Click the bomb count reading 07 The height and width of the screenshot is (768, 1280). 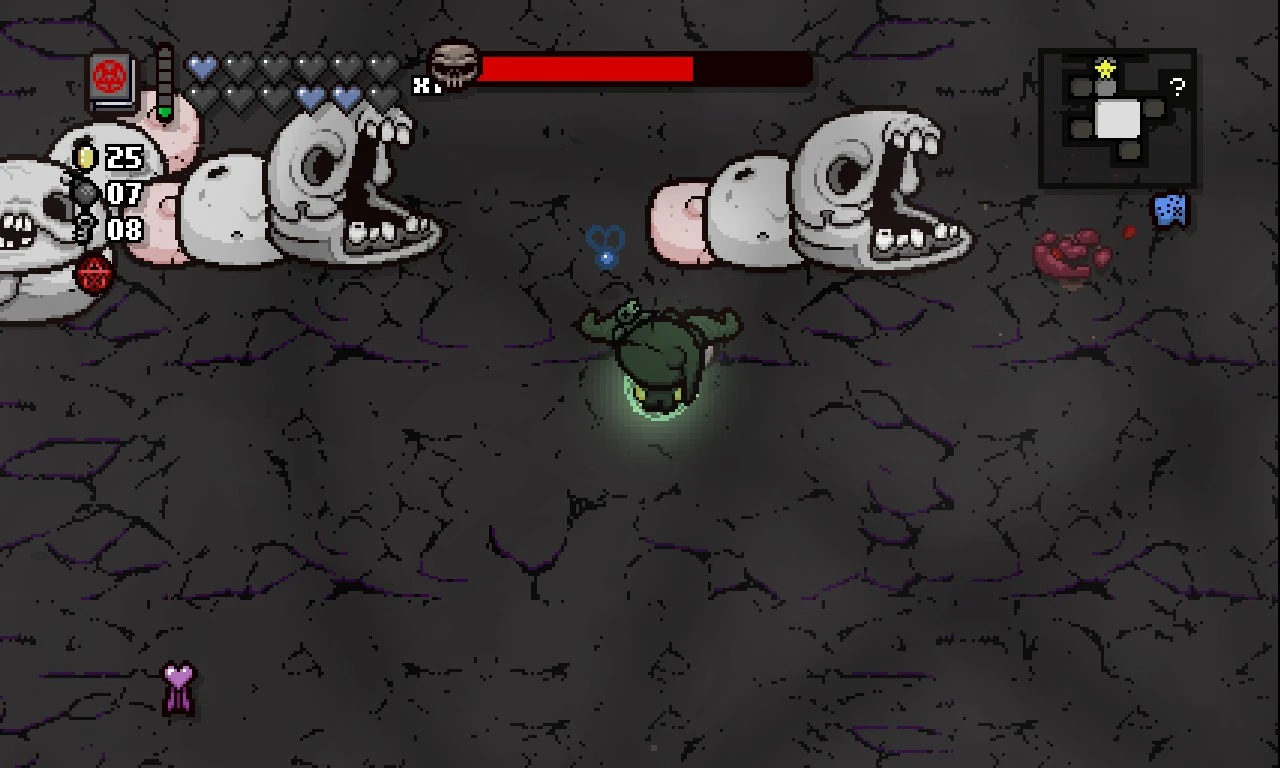pos(125,195)
